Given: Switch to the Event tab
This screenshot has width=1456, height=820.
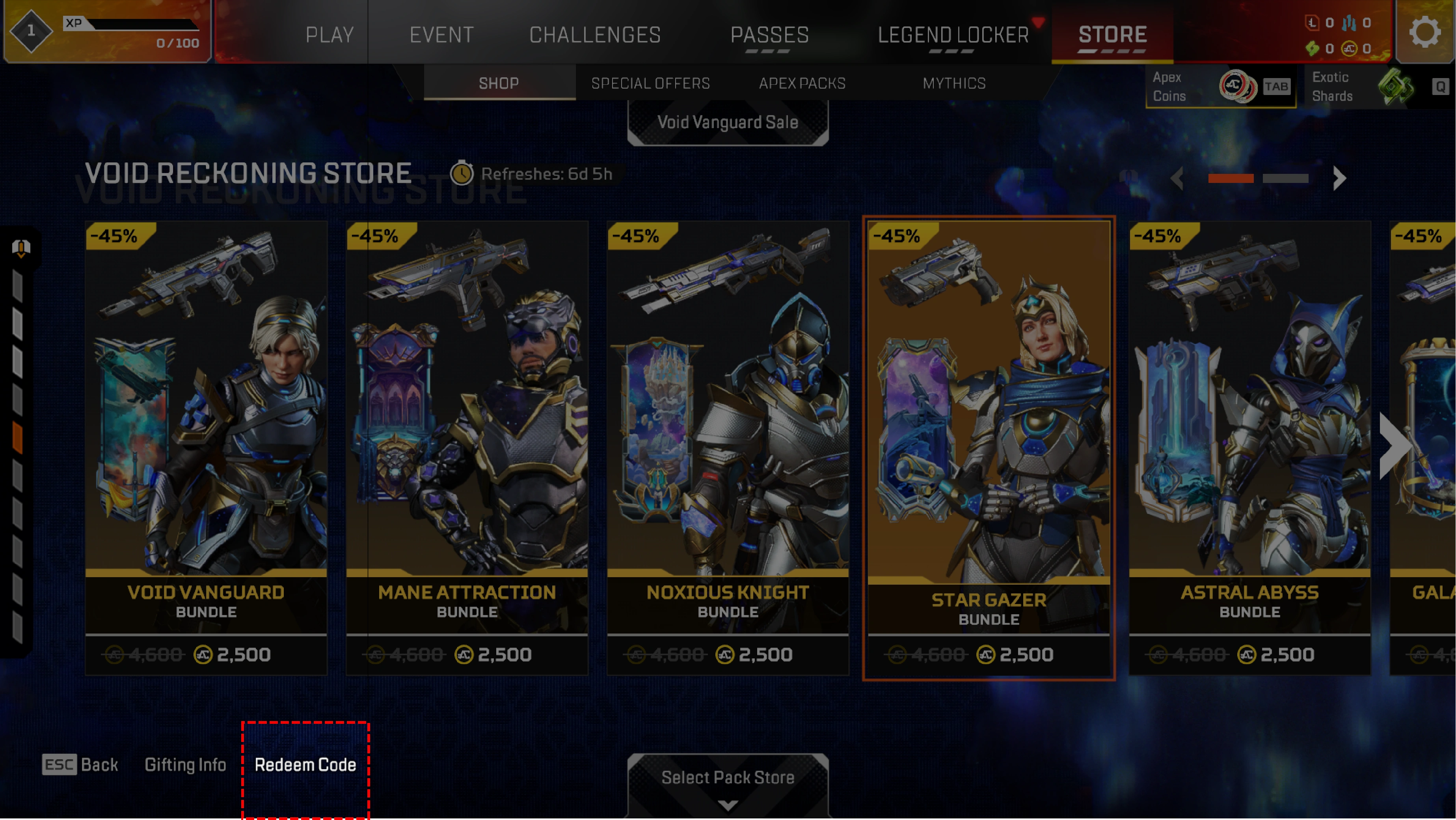Looking at the screenshot, I should point(441,35).
